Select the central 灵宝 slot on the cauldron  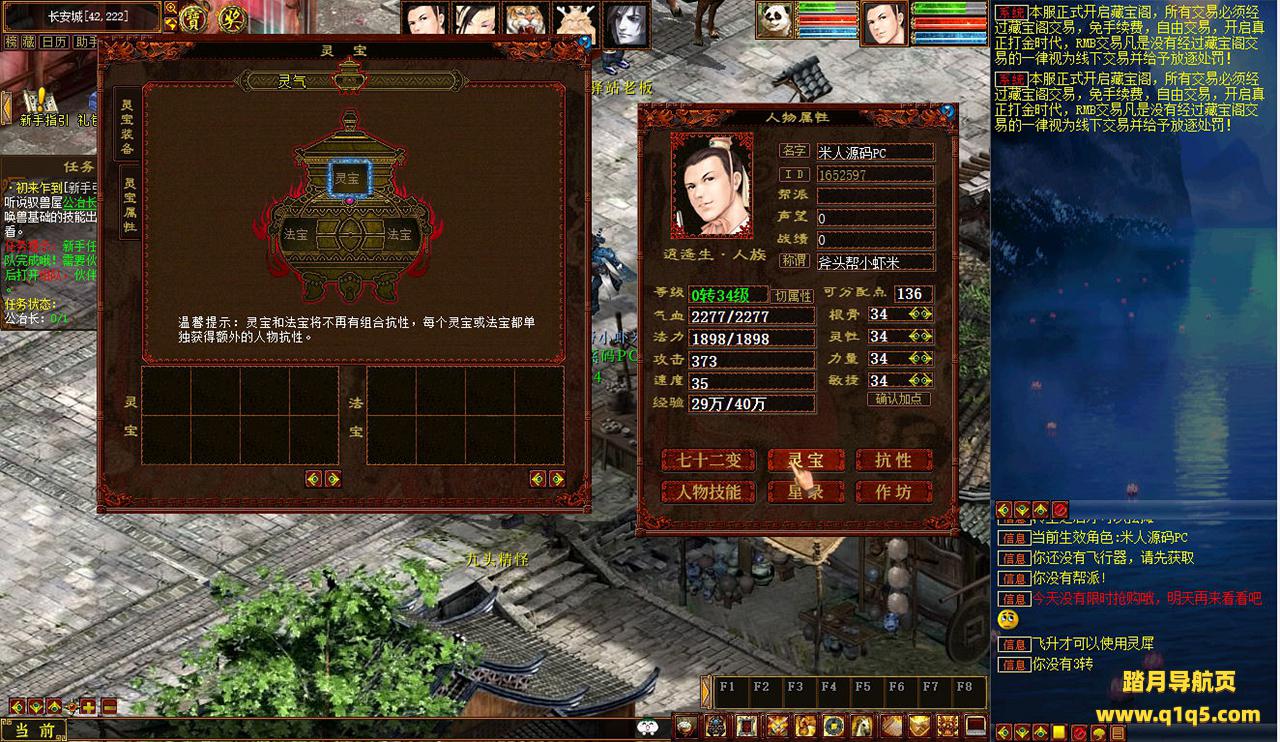[349, 179]
